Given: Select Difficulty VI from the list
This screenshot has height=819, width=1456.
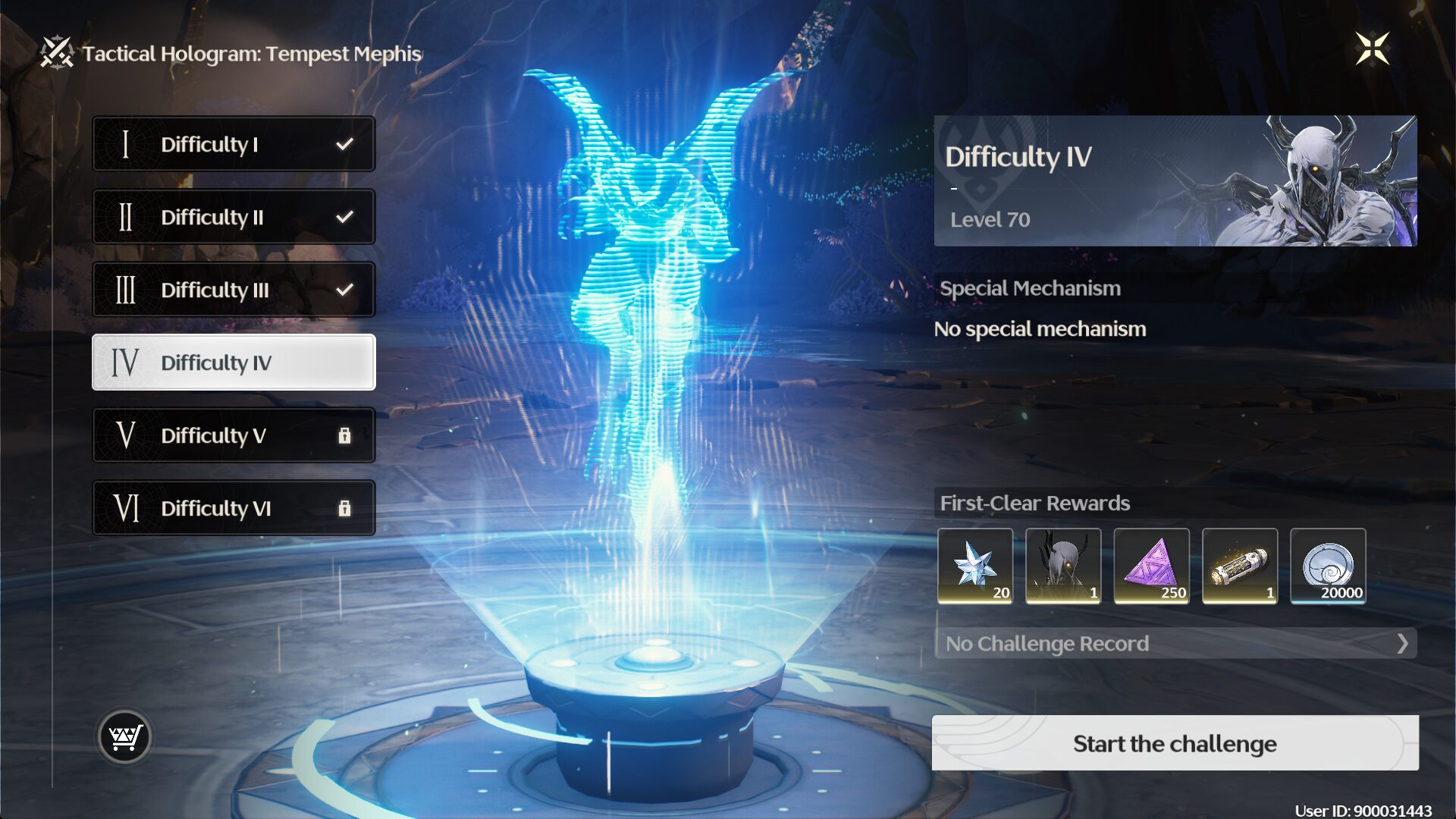Looking at the screenshot, I should [x=233, y=508].
